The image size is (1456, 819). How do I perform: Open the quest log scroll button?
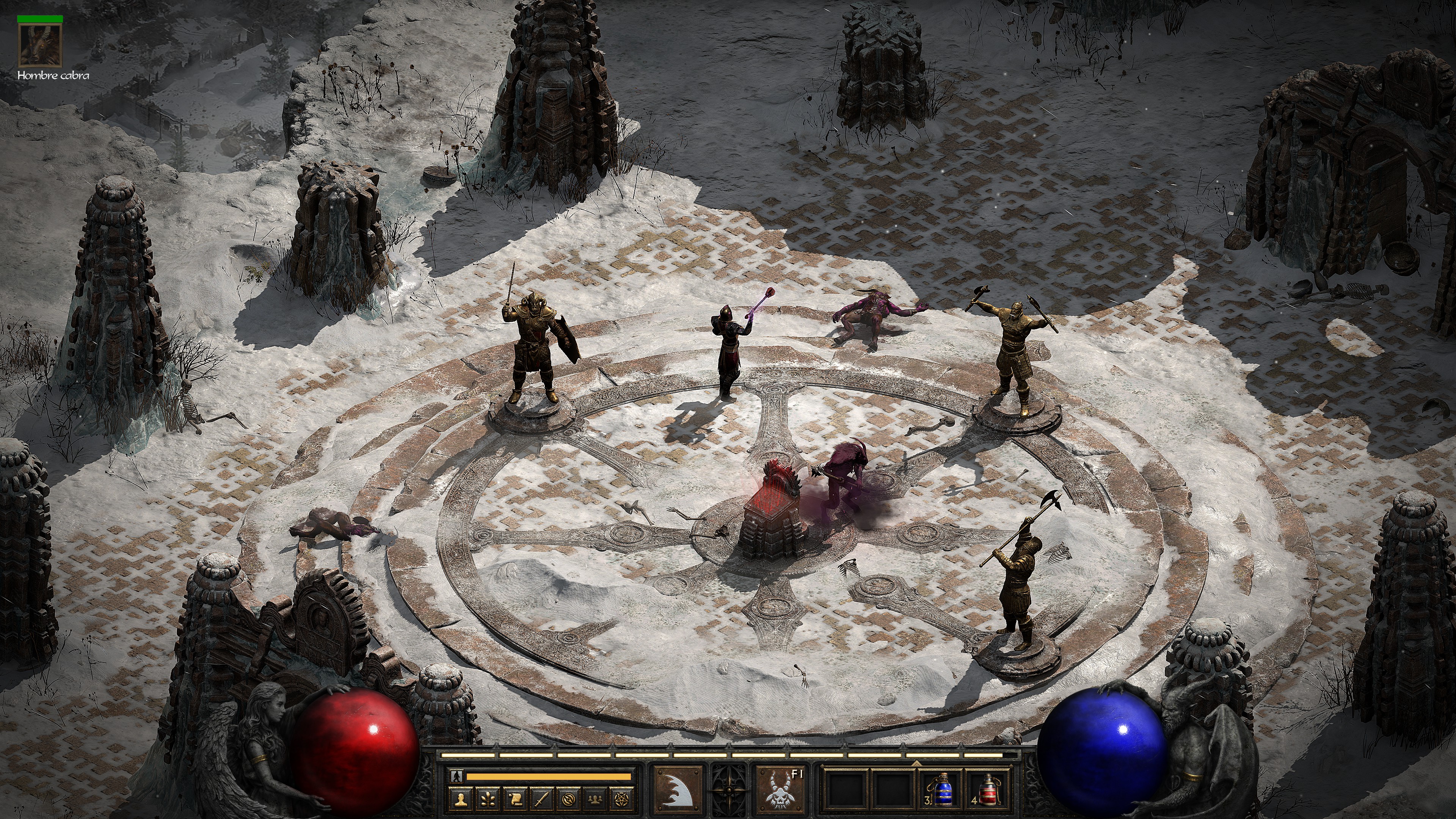pyautogui.click(x=515, y=799)
